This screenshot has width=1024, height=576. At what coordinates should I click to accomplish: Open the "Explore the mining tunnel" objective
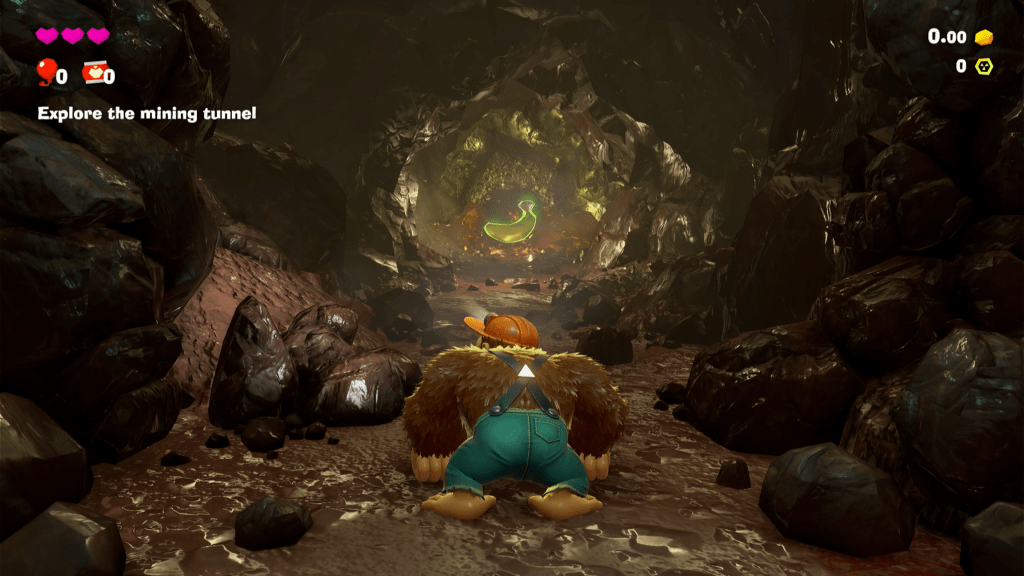pos(147,113)
